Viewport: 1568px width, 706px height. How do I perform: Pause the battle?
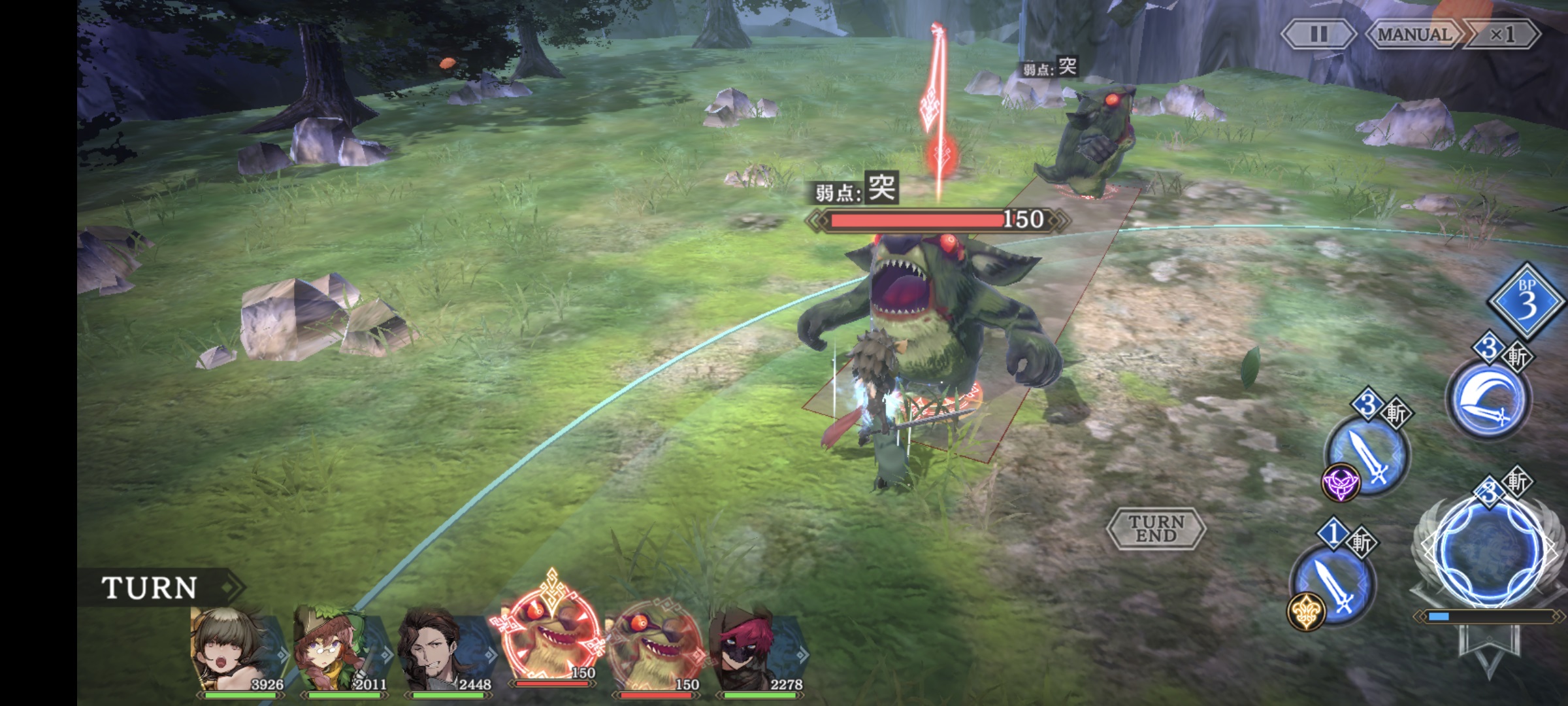tap(1318, 34)
